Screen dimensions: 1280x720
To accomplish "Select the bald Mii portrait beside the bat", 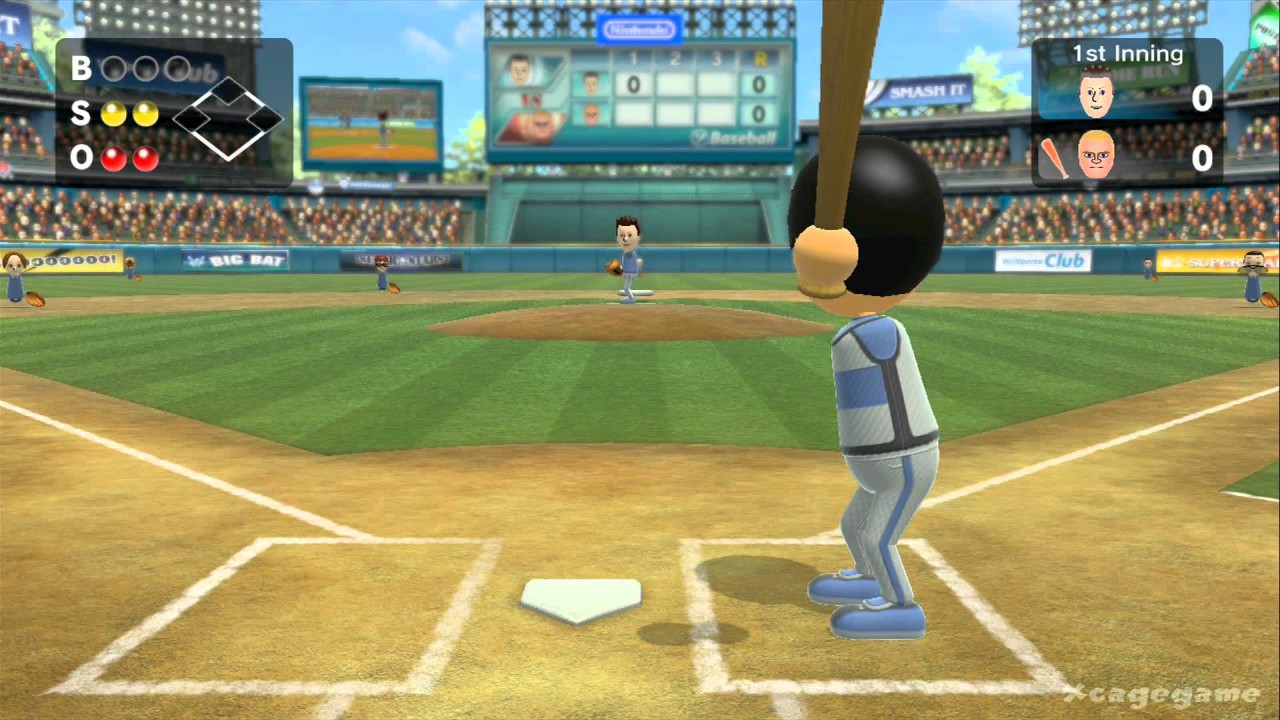I will (1096, 156).
